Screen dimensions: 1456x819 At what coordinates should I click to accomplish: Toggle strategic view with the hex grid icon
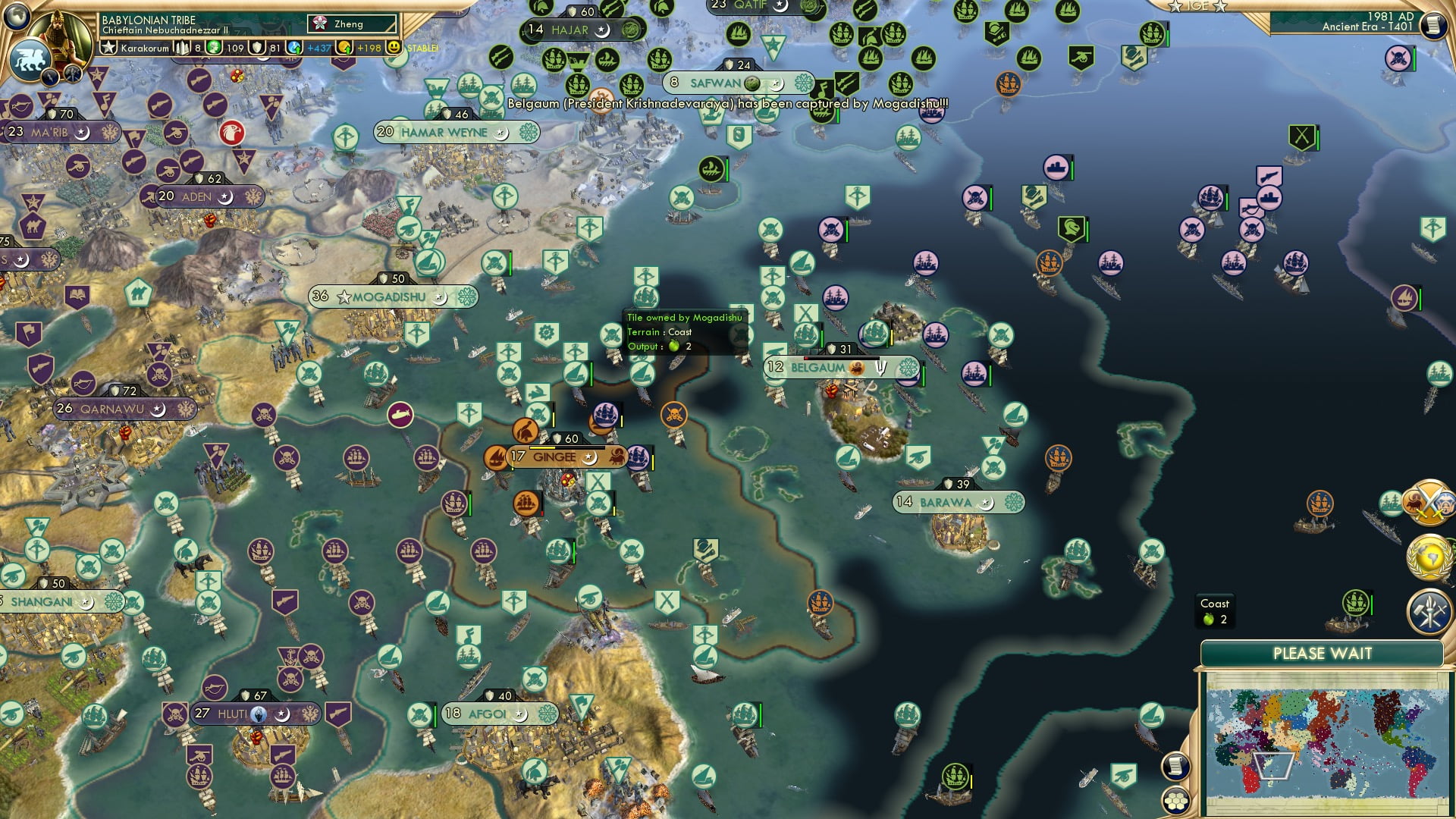[1175, 800]
